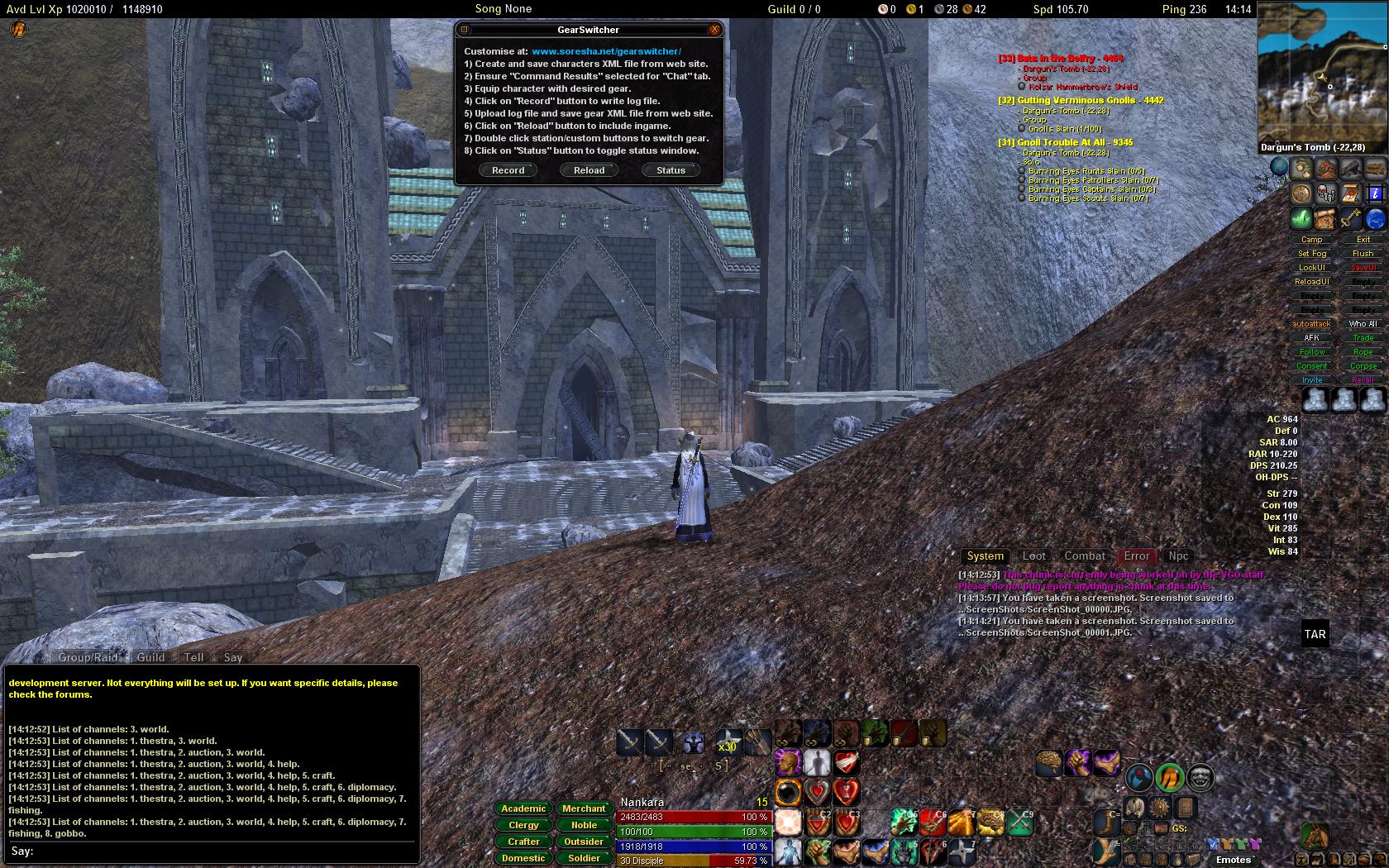
Task: Toggle the GearSwitcher Status window
Action: pos(671,170)
